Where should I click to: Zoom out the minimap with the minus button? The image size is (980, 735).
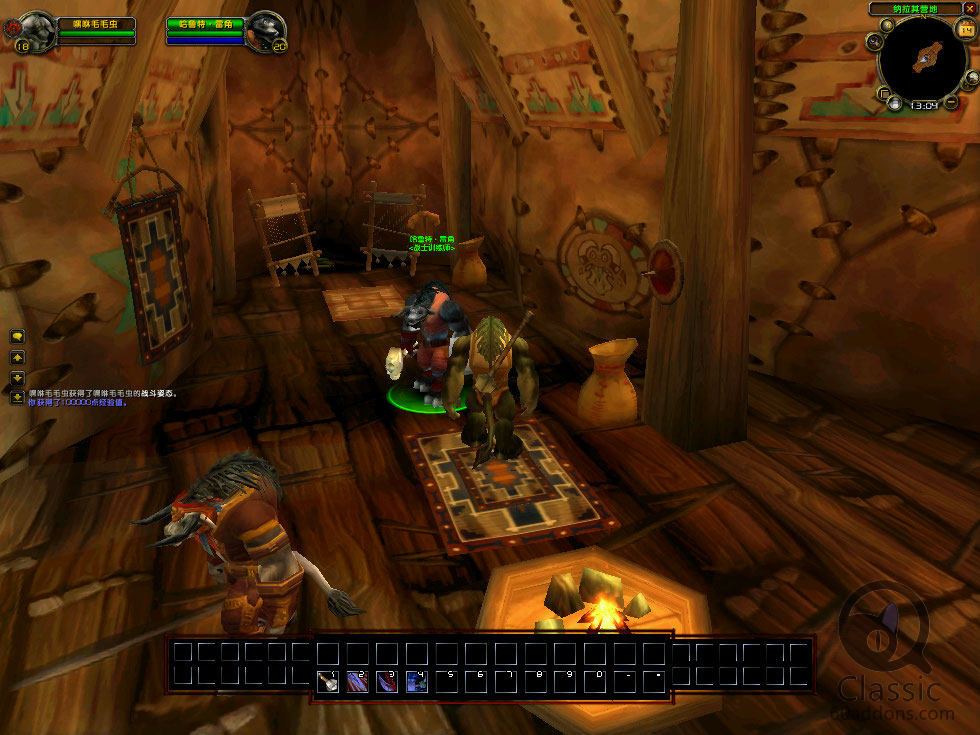(950, 102)
